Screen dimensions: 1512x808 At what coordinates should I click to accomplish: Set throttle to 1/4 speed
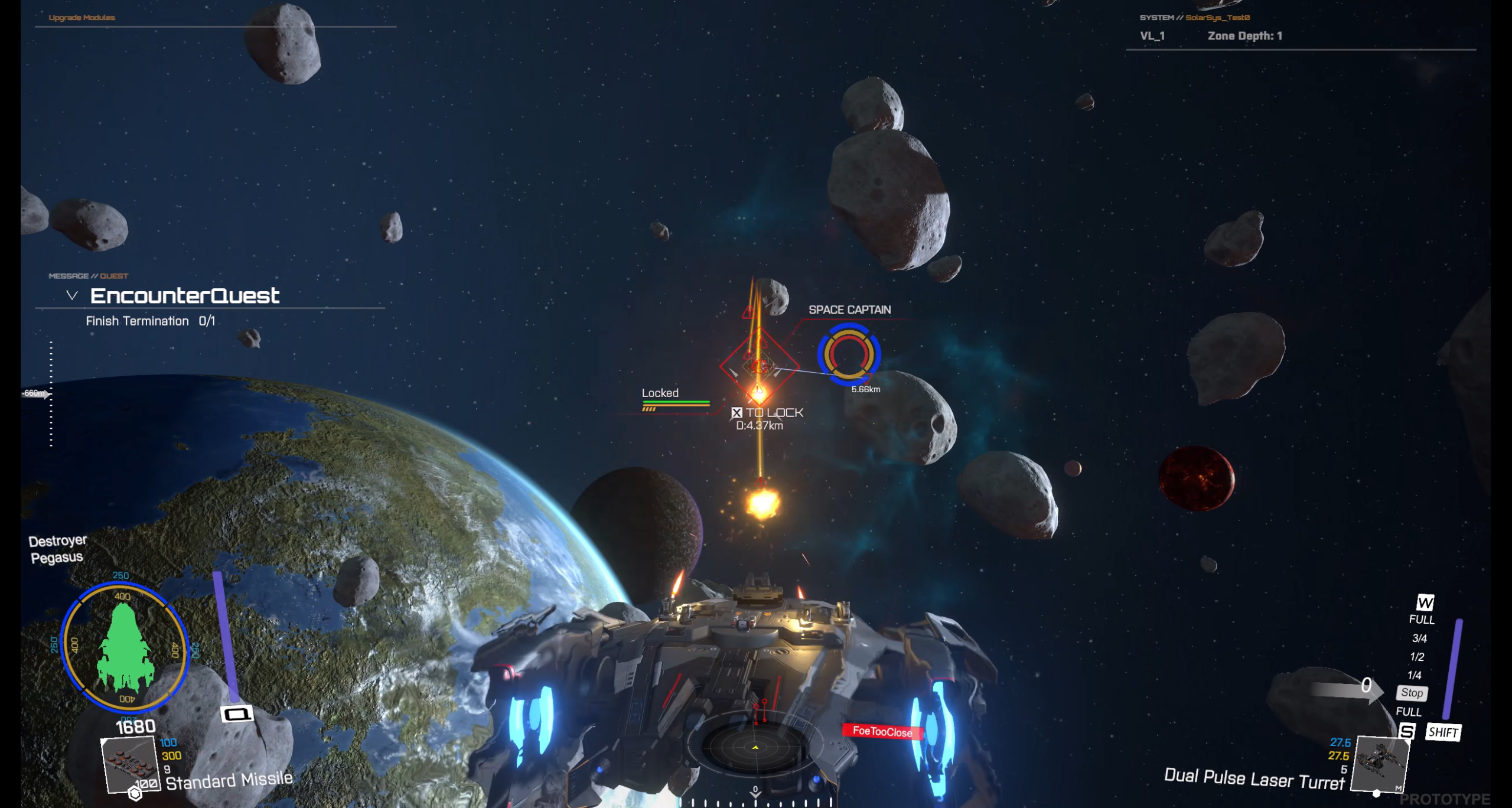[1415, 675]
